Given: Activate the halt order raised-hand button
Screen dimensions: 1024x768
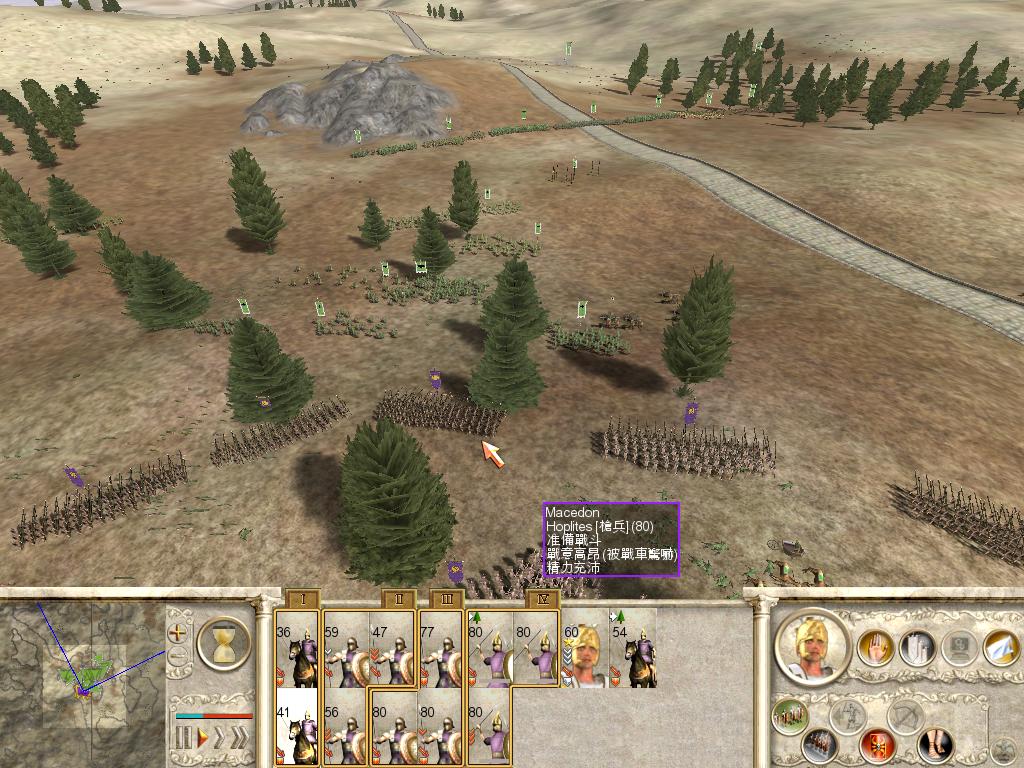Looking at the screenshot, I should (875, 649).
